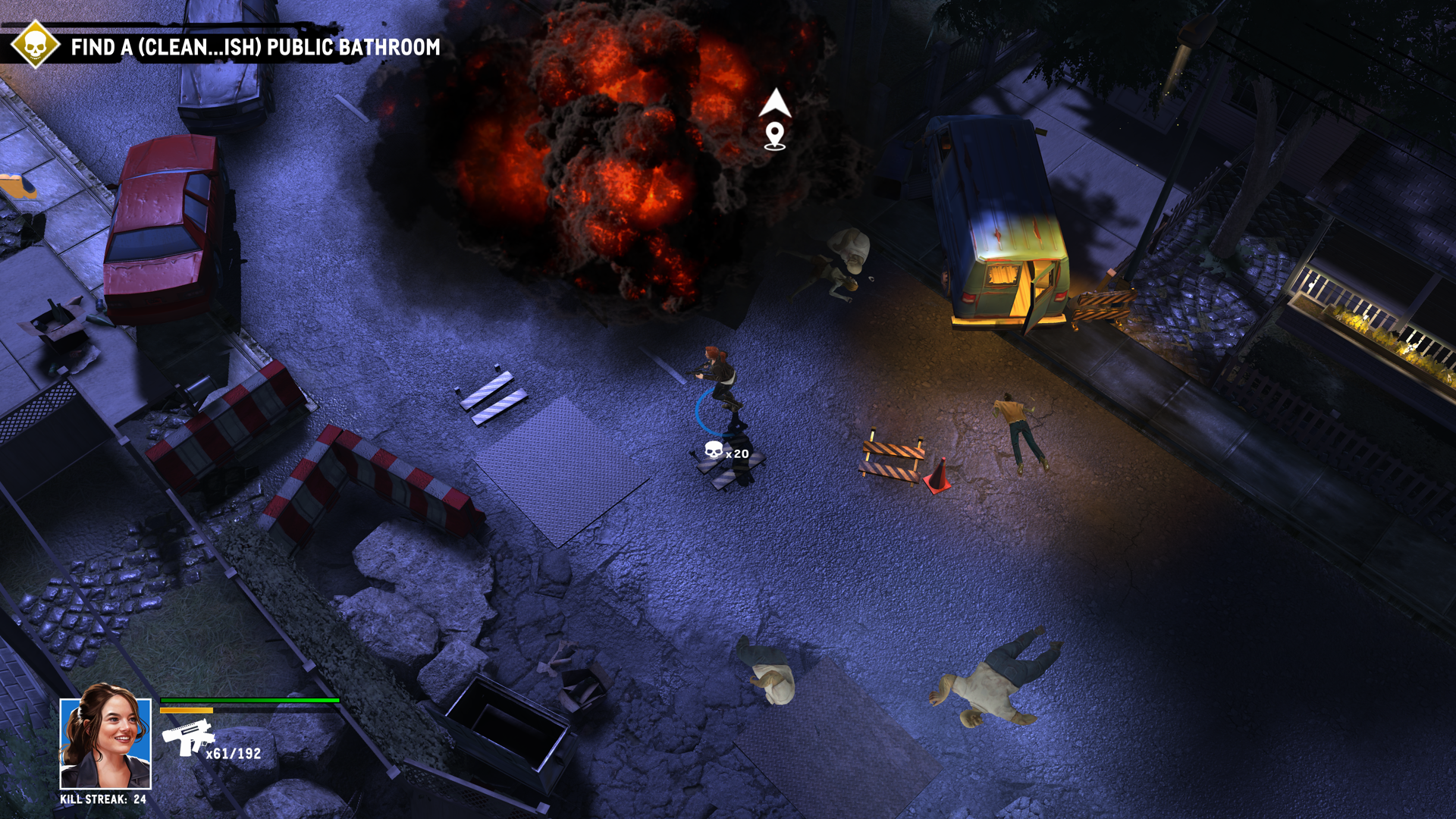Click the submachine gun weapon icon

pyautogui.click(x=187, y=738)
